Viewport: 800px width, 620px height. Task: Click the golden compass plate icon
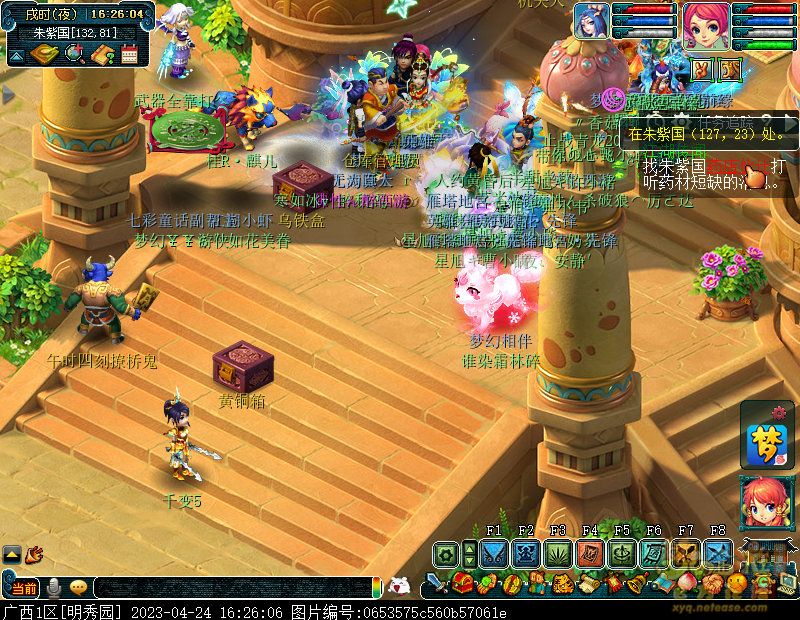point(43,54)
